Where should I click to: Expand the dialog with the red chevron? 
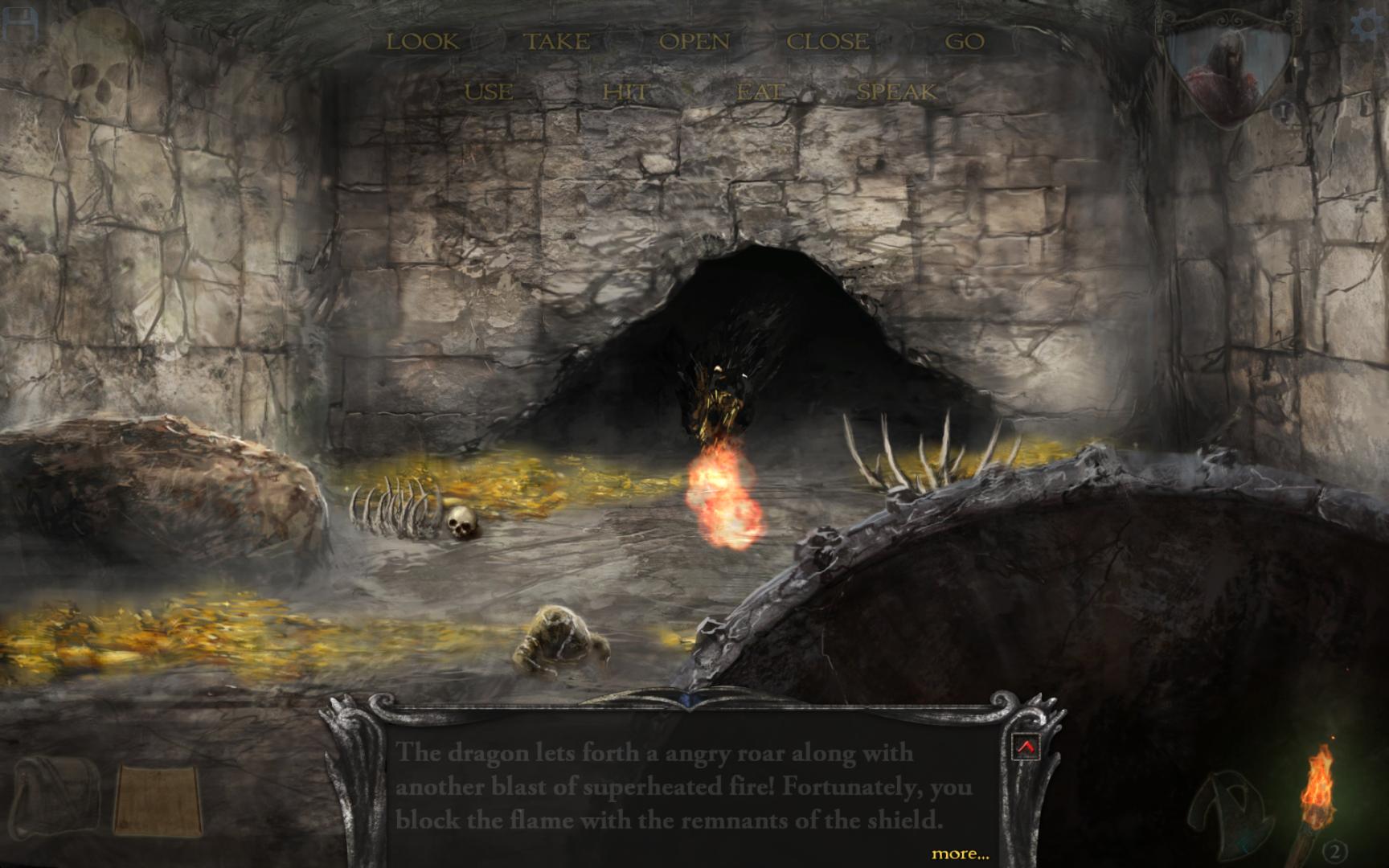(1027, 746)
